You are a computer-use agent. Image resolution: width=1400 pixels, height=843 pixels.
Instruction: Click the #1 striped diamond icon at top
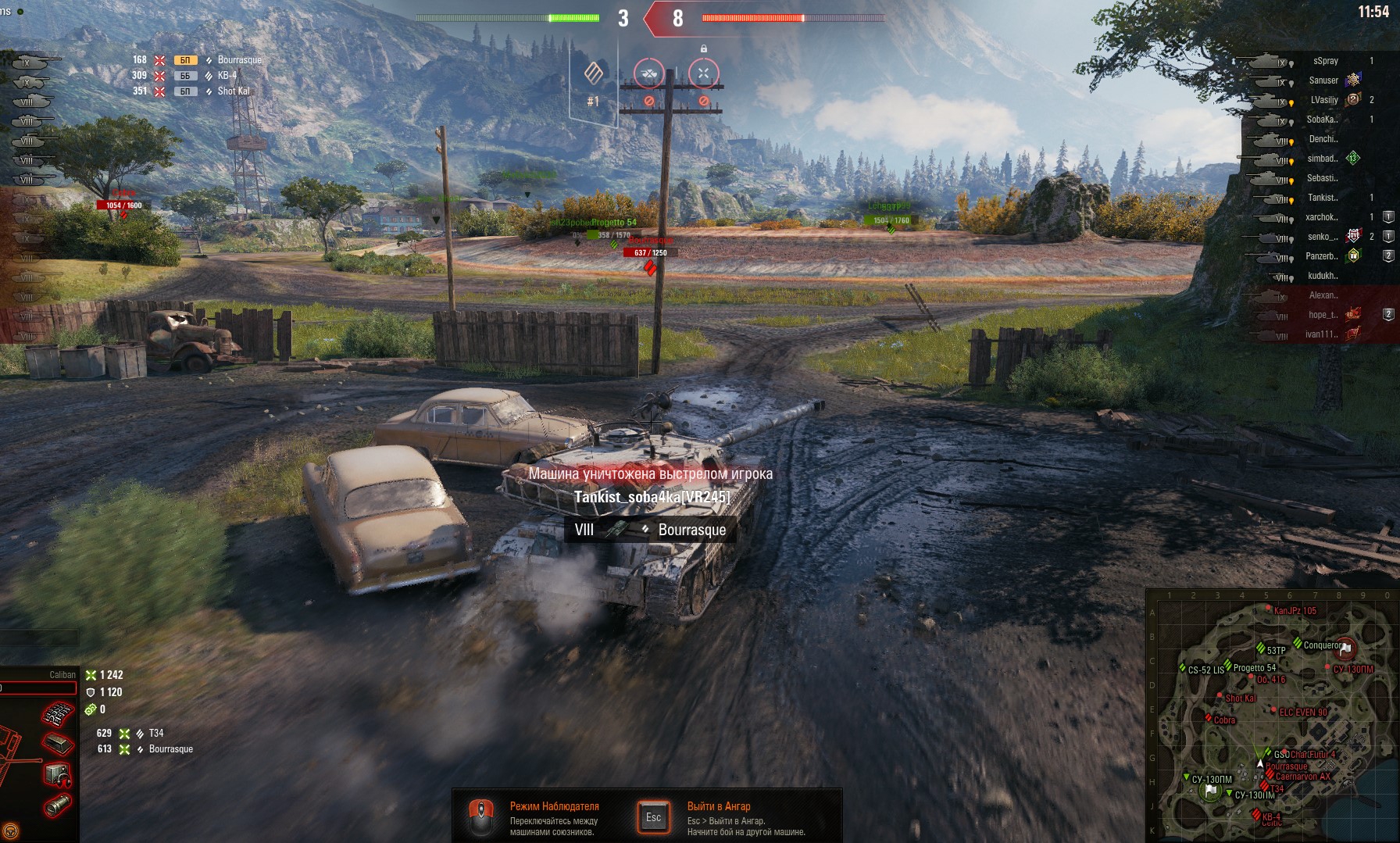(594, 74)
